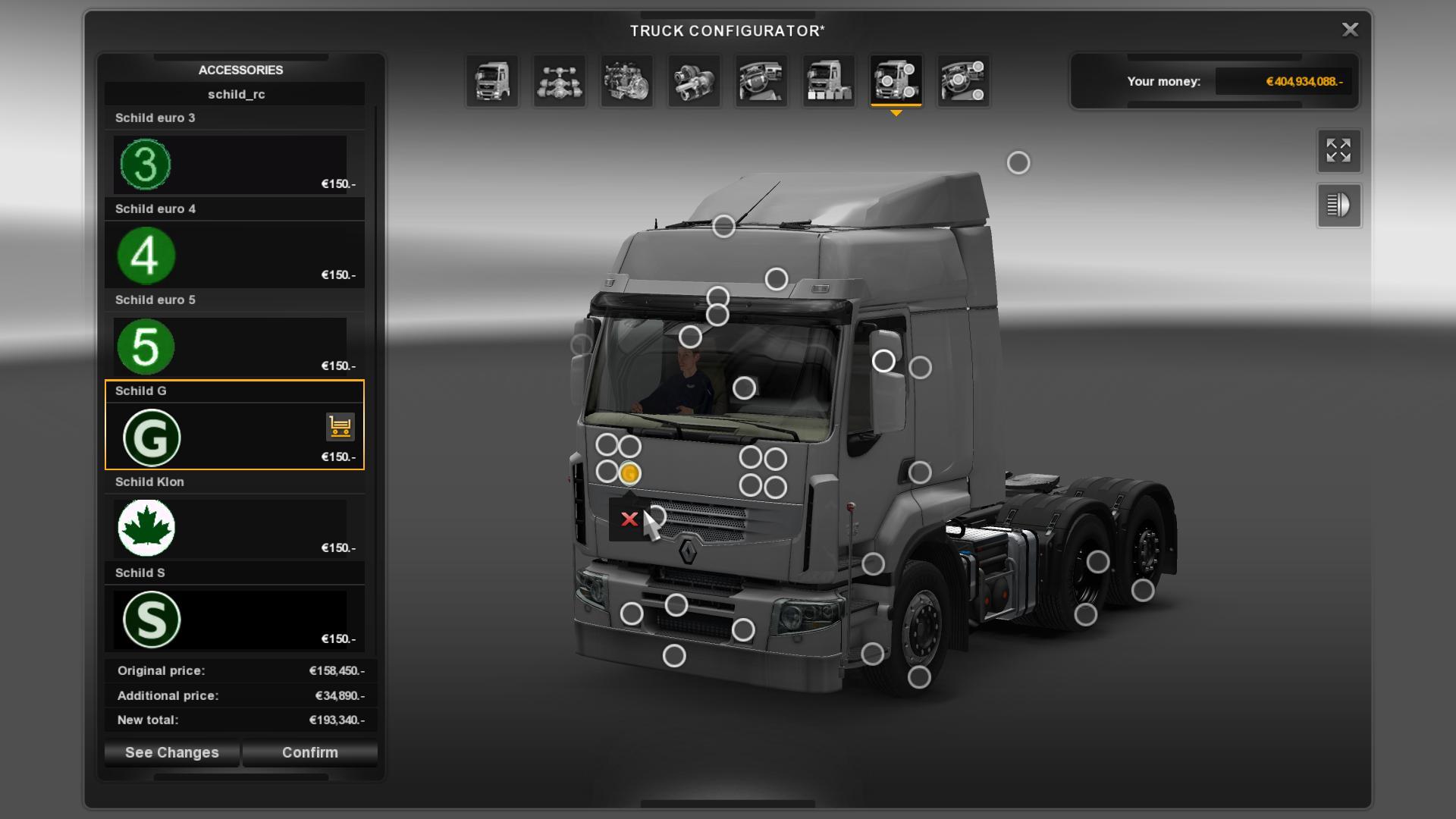
Task: Choose the Schild Klon maple leaf accessory
Action: 234,528
